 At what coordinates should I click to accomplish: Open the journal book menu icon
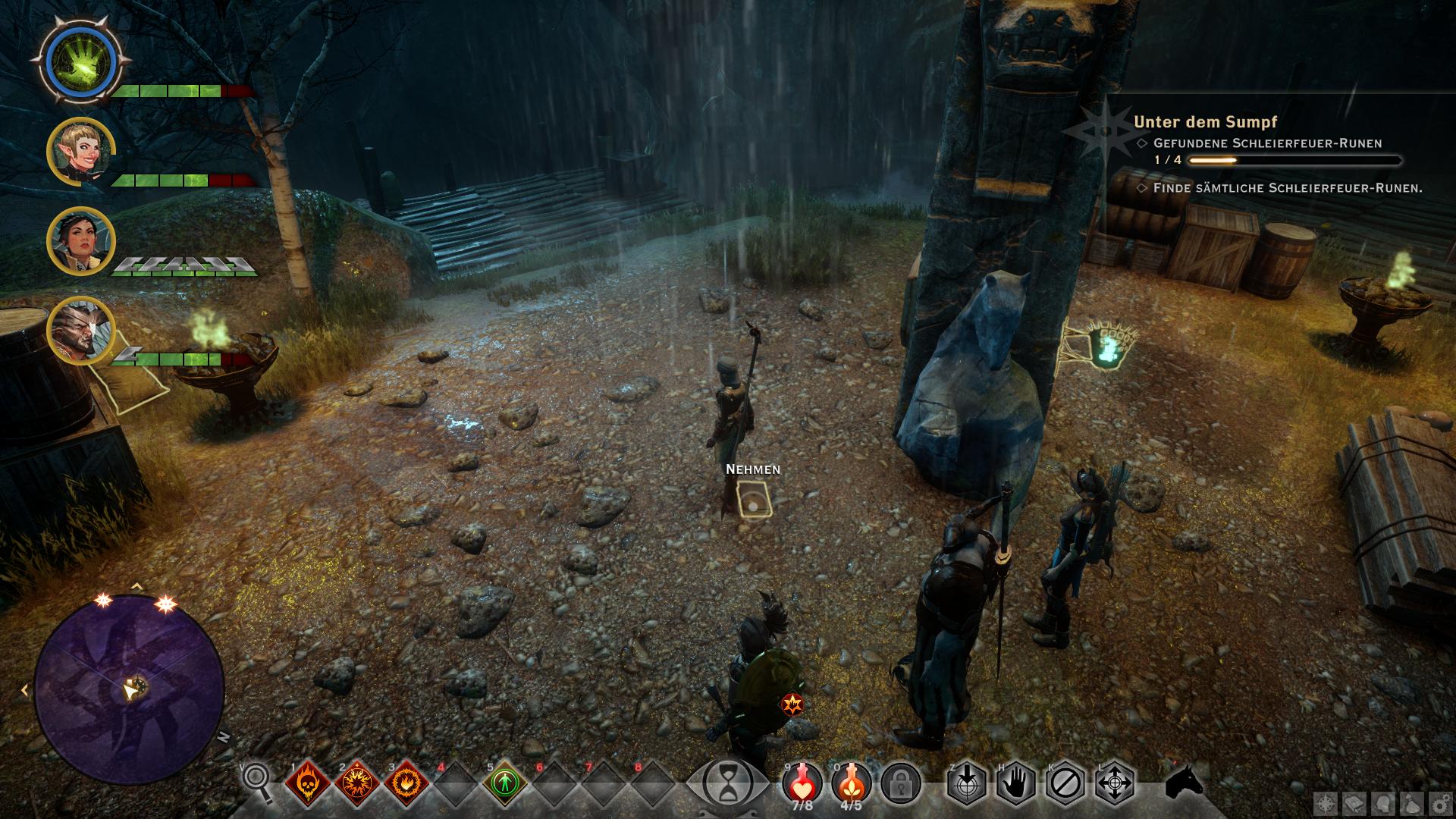(1354, 803)
